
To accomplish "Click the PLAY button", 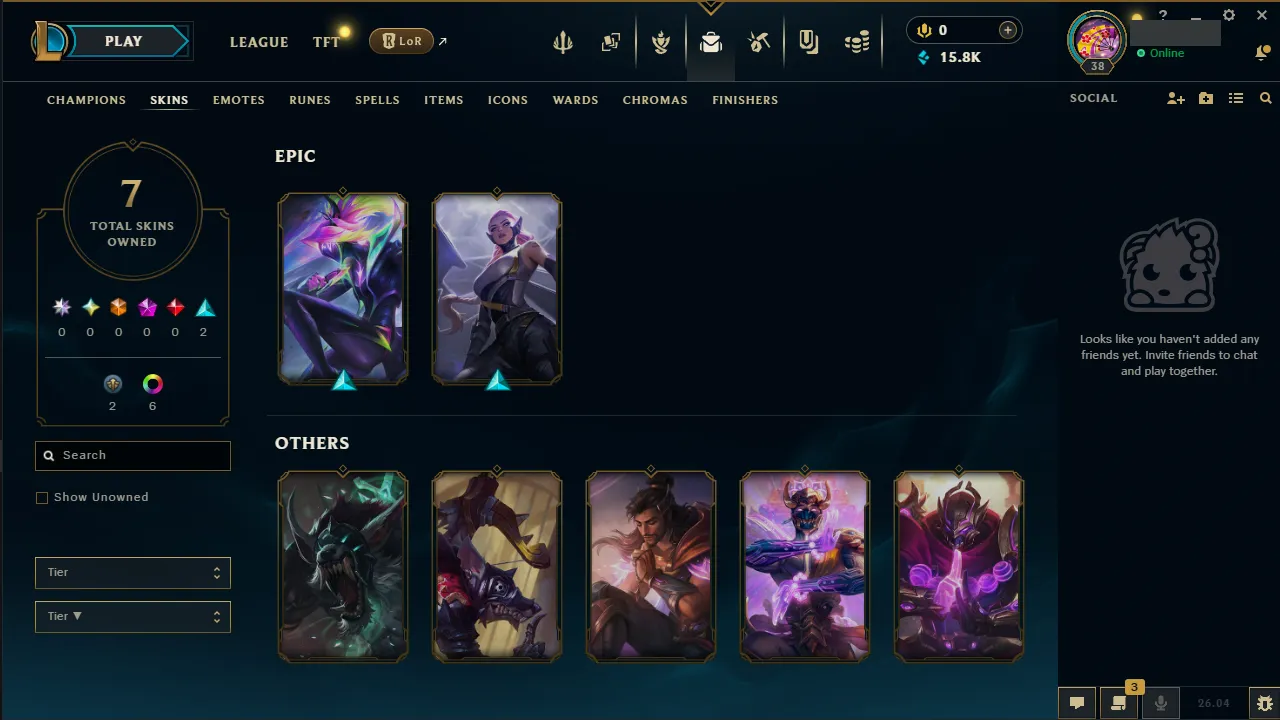I will pos(123,41).
